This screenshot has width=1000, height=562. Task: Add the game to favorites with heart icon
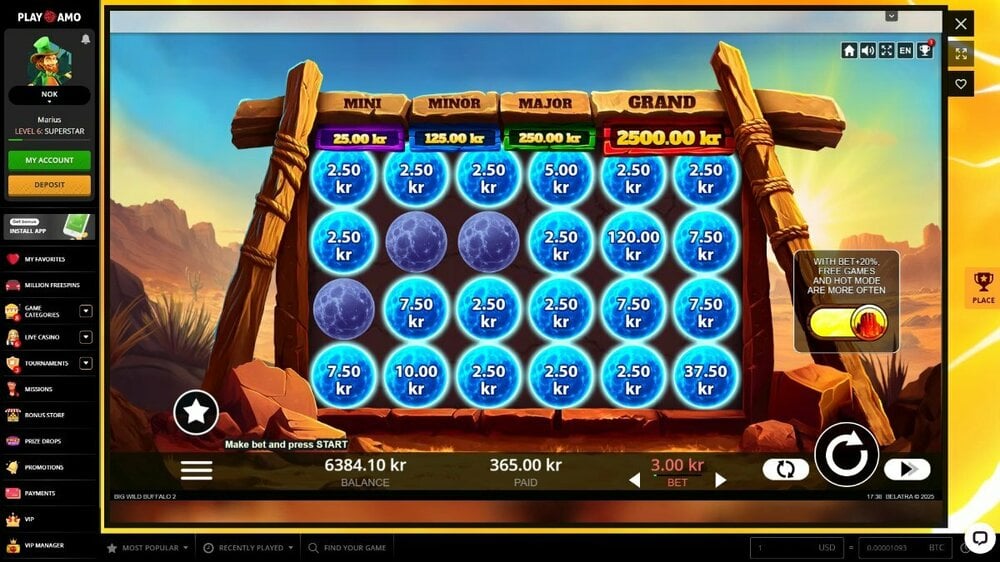pyautogui.click(x=961, y=84)
